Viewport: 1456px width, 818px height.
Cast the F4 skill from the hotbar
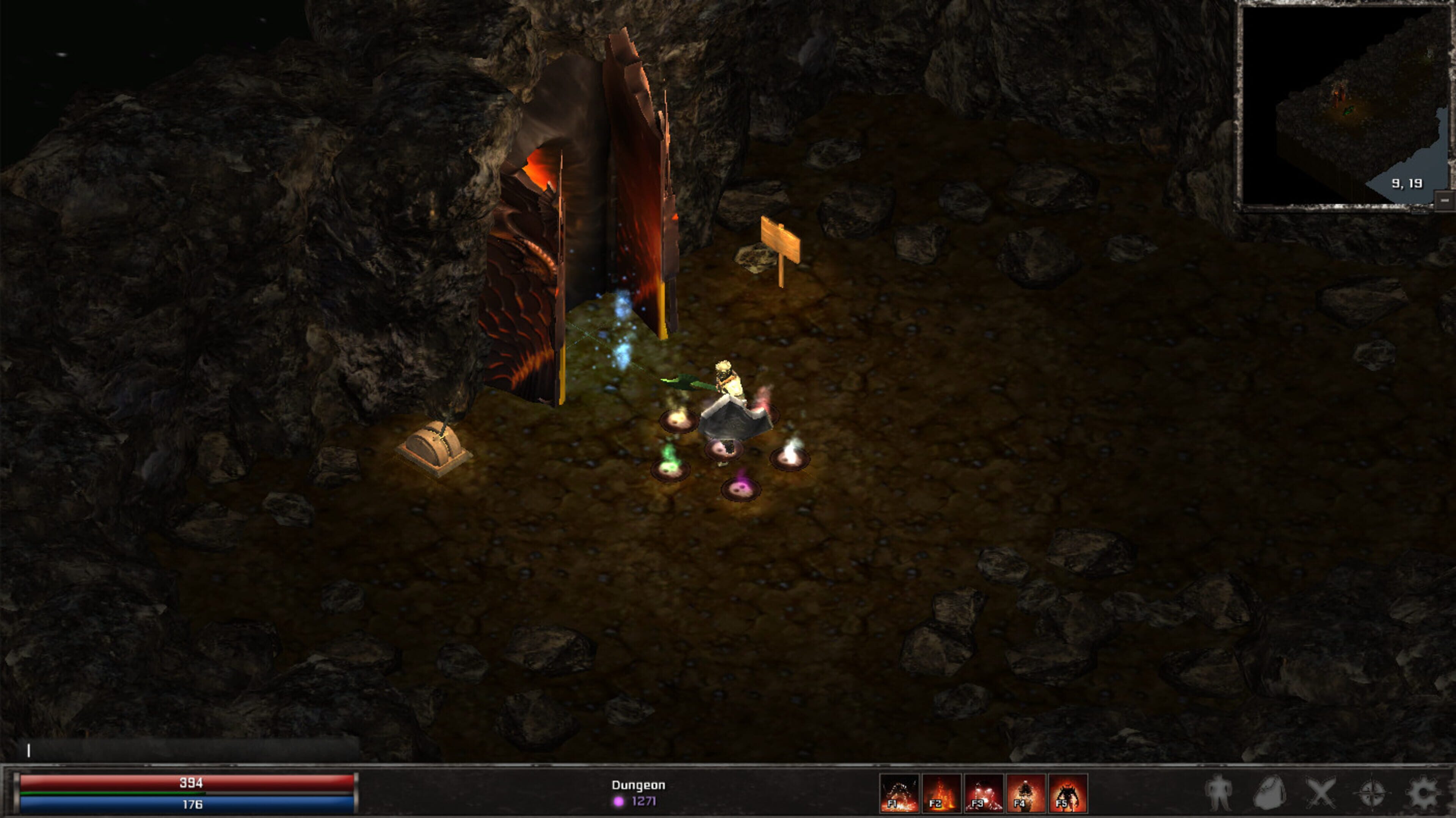coord(1025,793)
